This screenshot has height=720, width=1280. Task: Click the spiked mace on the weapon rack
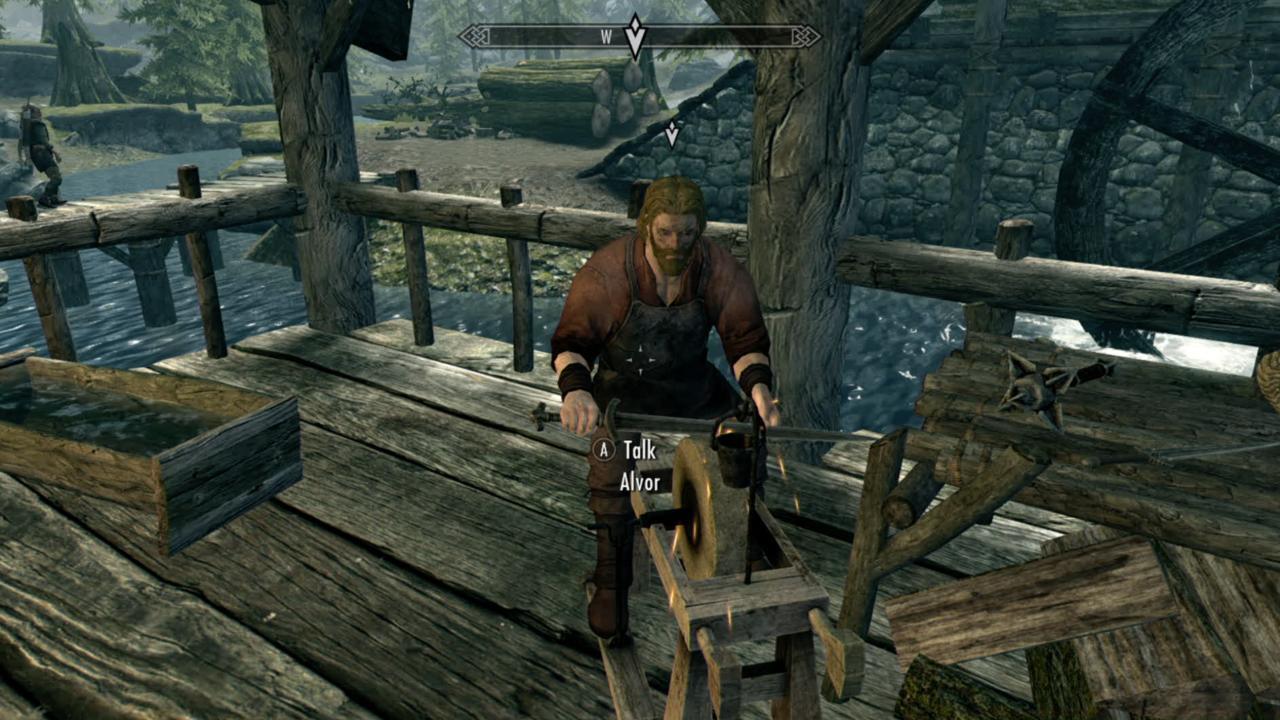tap(1036, 385)
